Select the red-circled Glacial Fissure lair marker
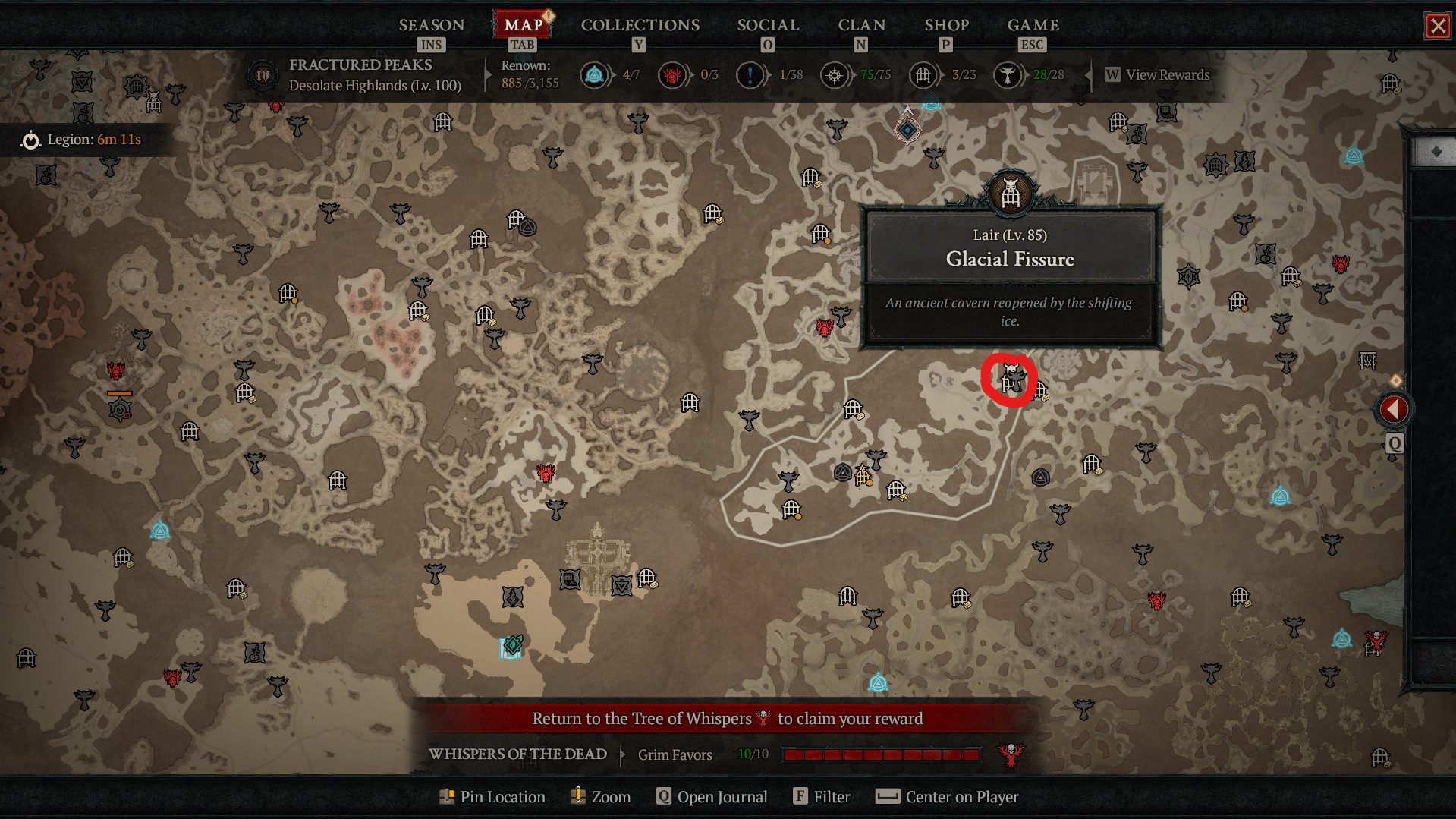Viewport: 1456px width, 819px height. point(1010,380)
